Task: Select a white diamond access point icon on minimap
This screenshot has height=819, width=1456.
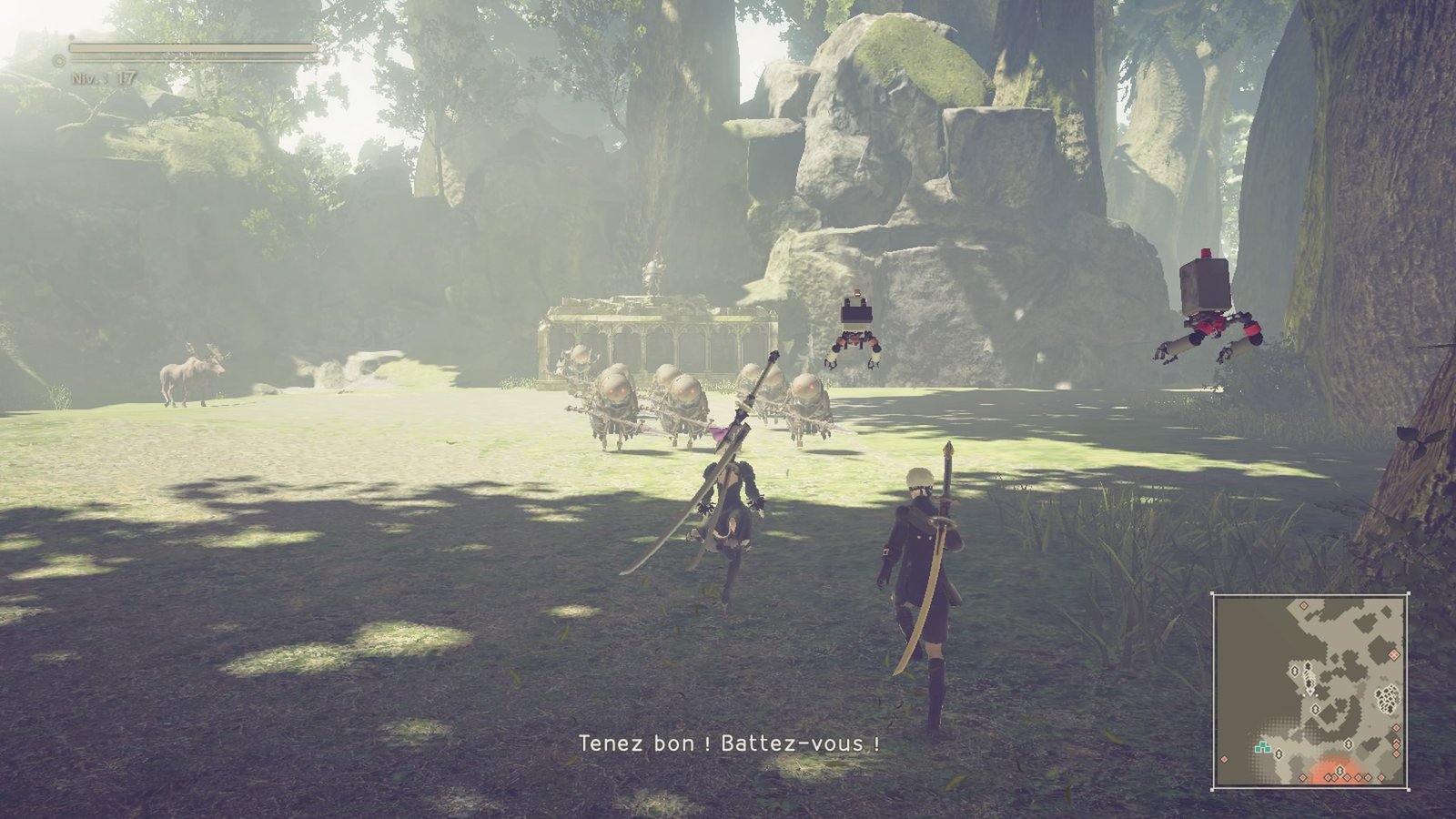Action: [x=1295, y=672]
